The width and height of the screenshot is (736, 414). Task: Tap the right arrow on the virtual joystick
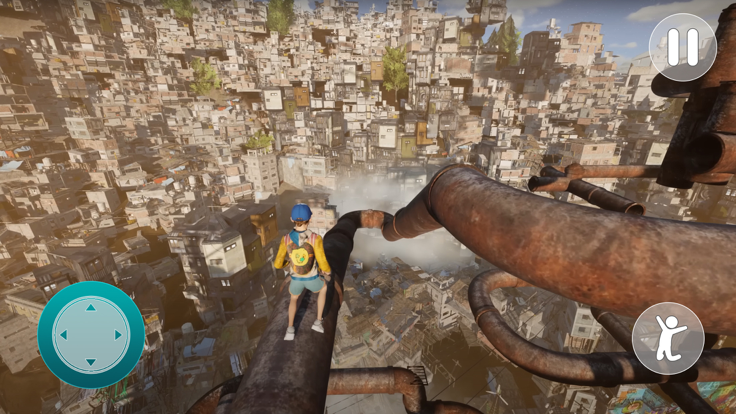point(118,336)
